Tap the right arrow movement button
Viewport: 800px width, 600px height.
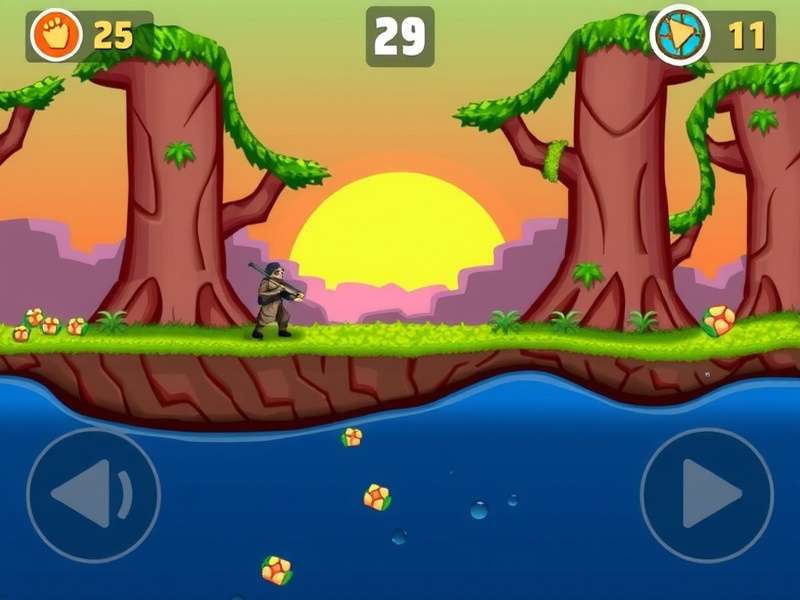[x=707, y=494]
